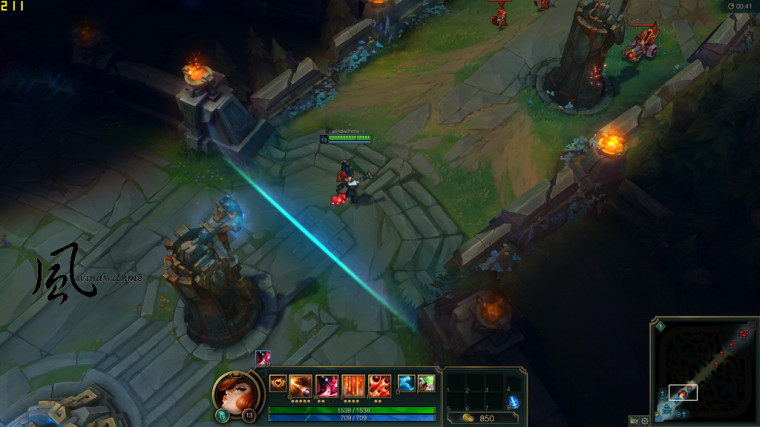Activate the Strut ability icon
Image resolution: width=760 pixels, height=427 pixels.
327,385
